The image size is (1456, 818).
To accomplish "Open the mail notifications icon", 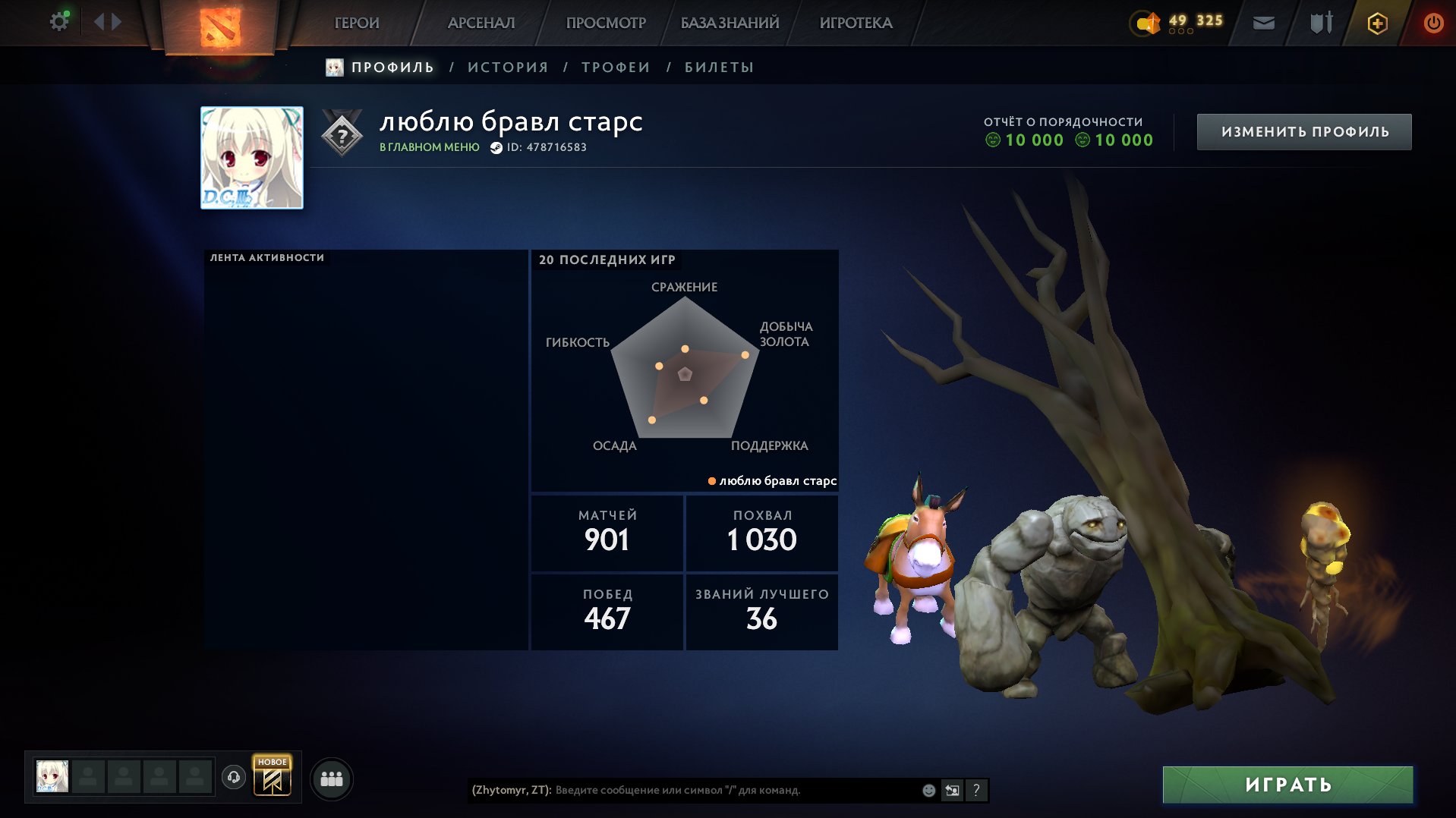I will pos(1263,23).
